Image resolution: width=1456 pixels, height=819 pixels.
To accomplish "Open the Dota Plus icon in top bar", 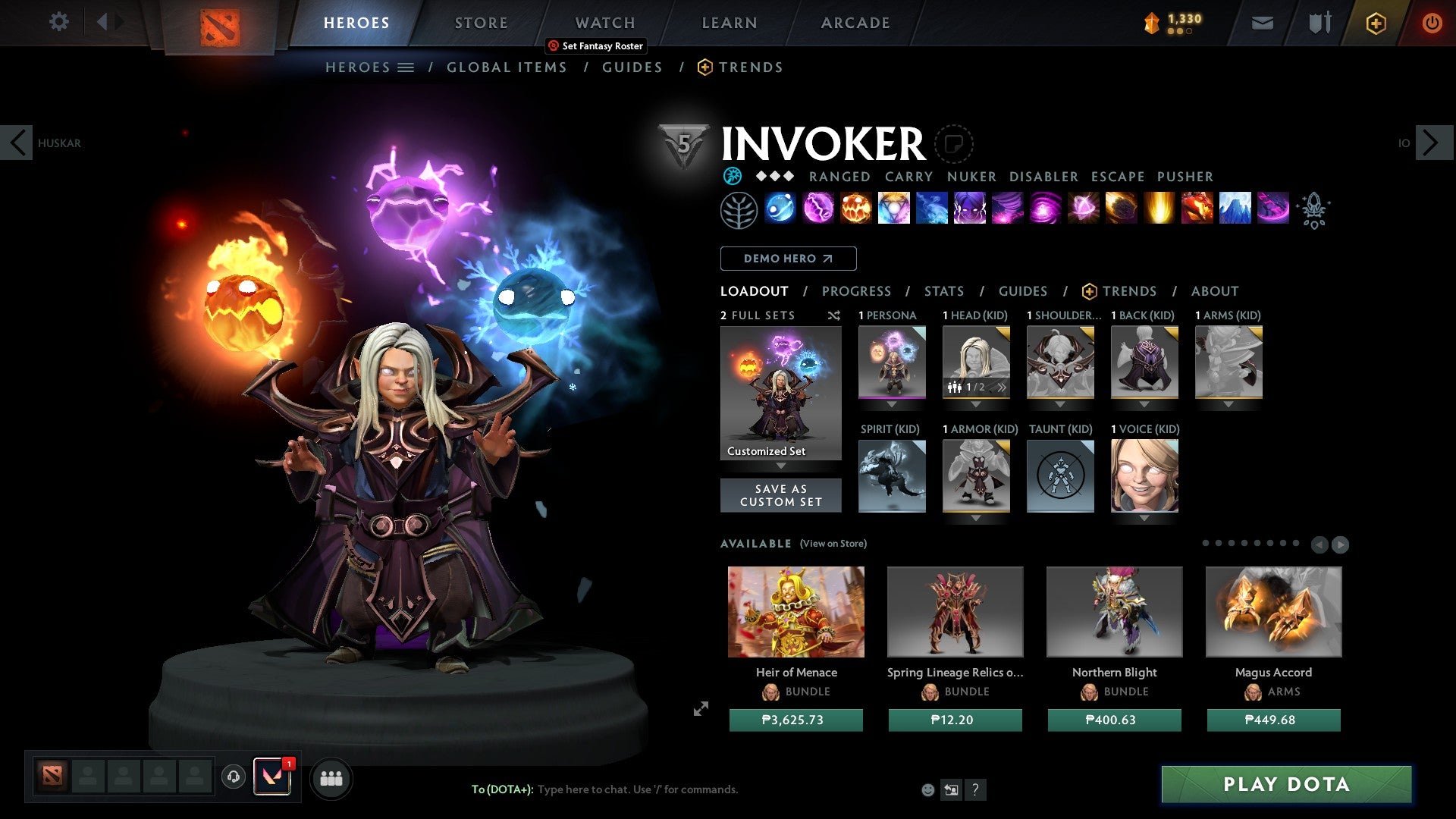I will 1375,23.
